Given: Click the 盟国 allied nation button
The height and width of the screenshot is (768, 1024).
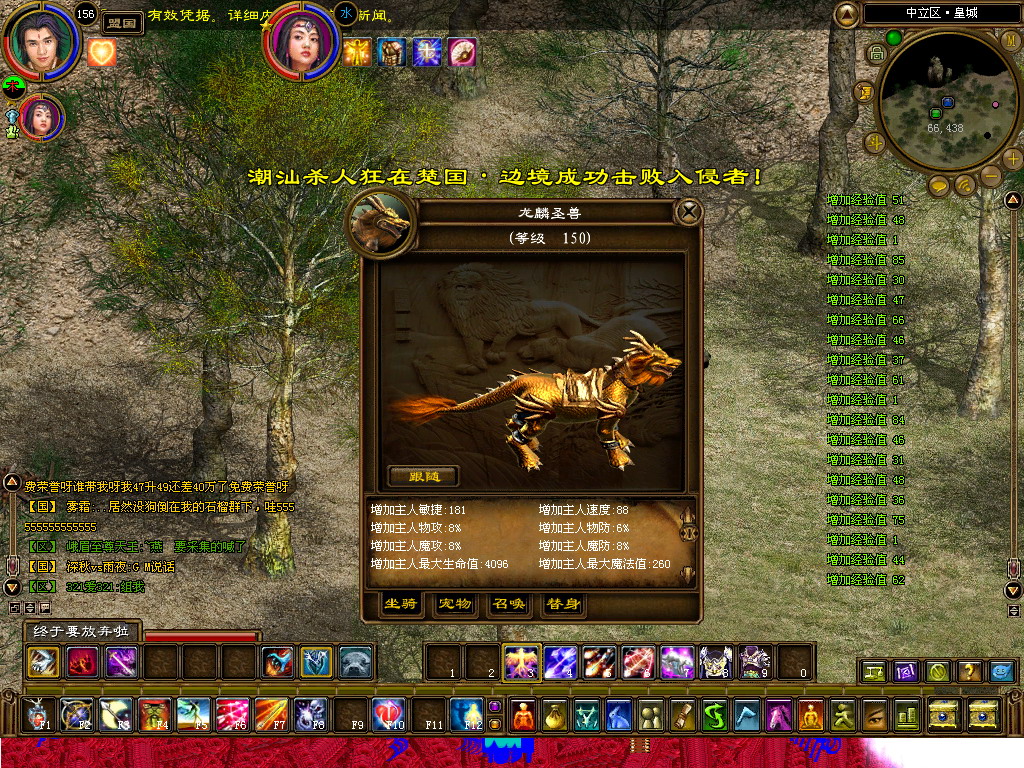Looking at the screenshot, I should (122, 23).
